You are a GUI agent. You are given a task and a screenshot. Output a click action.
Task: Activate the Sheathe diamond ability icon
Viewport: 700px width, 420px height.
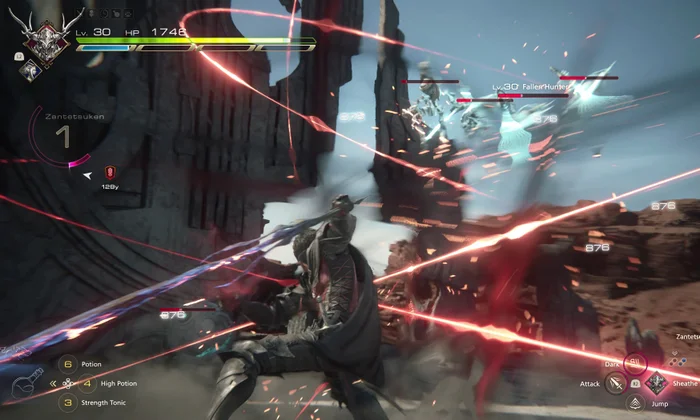pyautogui.click(x=656, y=383)
